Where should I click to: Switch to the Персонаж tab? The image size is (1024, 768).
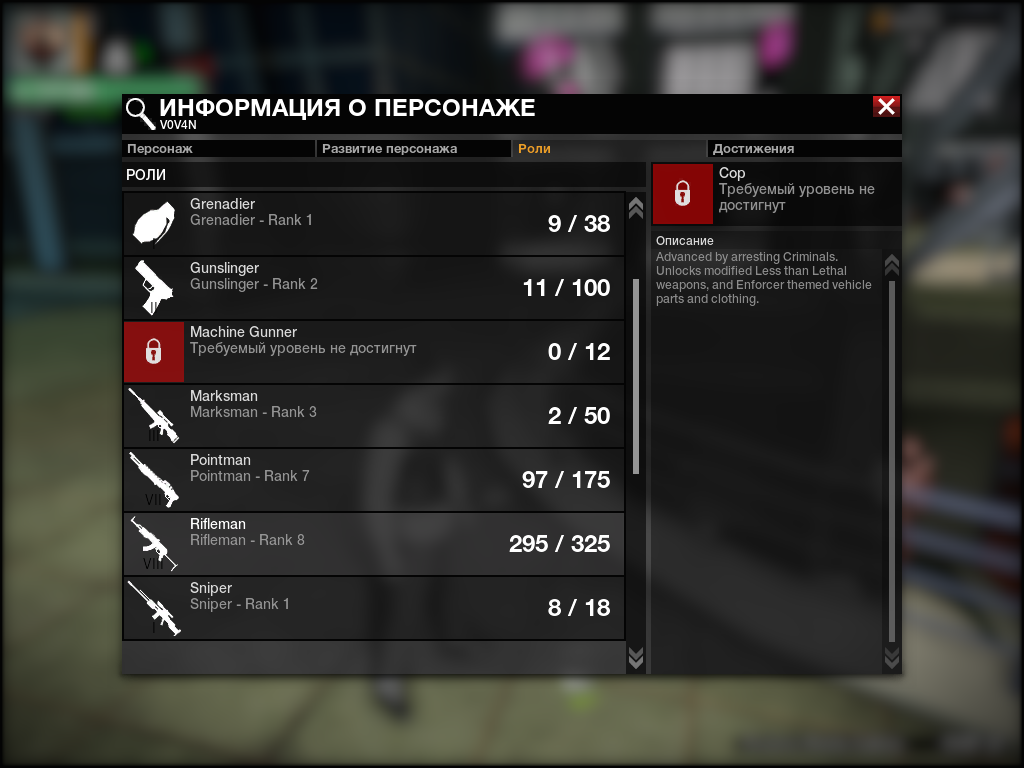pyautogui.click(x=218, y=149)
